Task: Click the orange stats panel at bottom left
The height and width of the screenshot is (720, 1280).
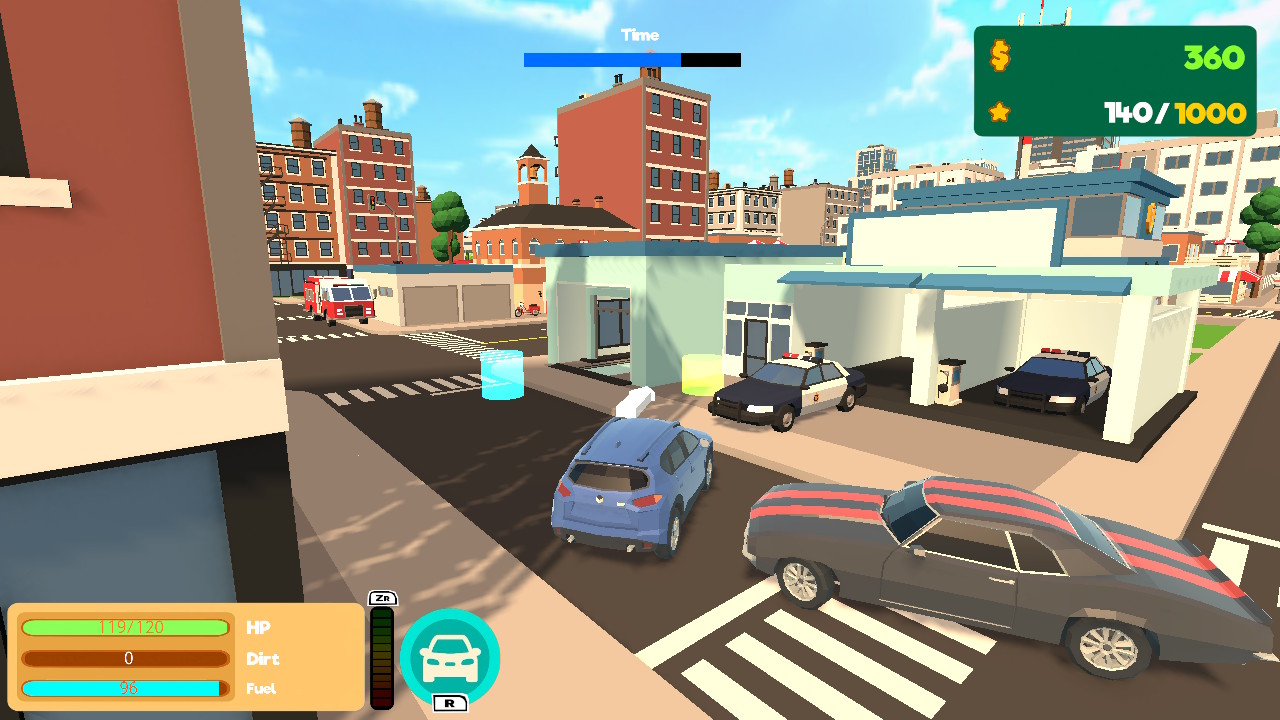Action: tap(185, 657)
